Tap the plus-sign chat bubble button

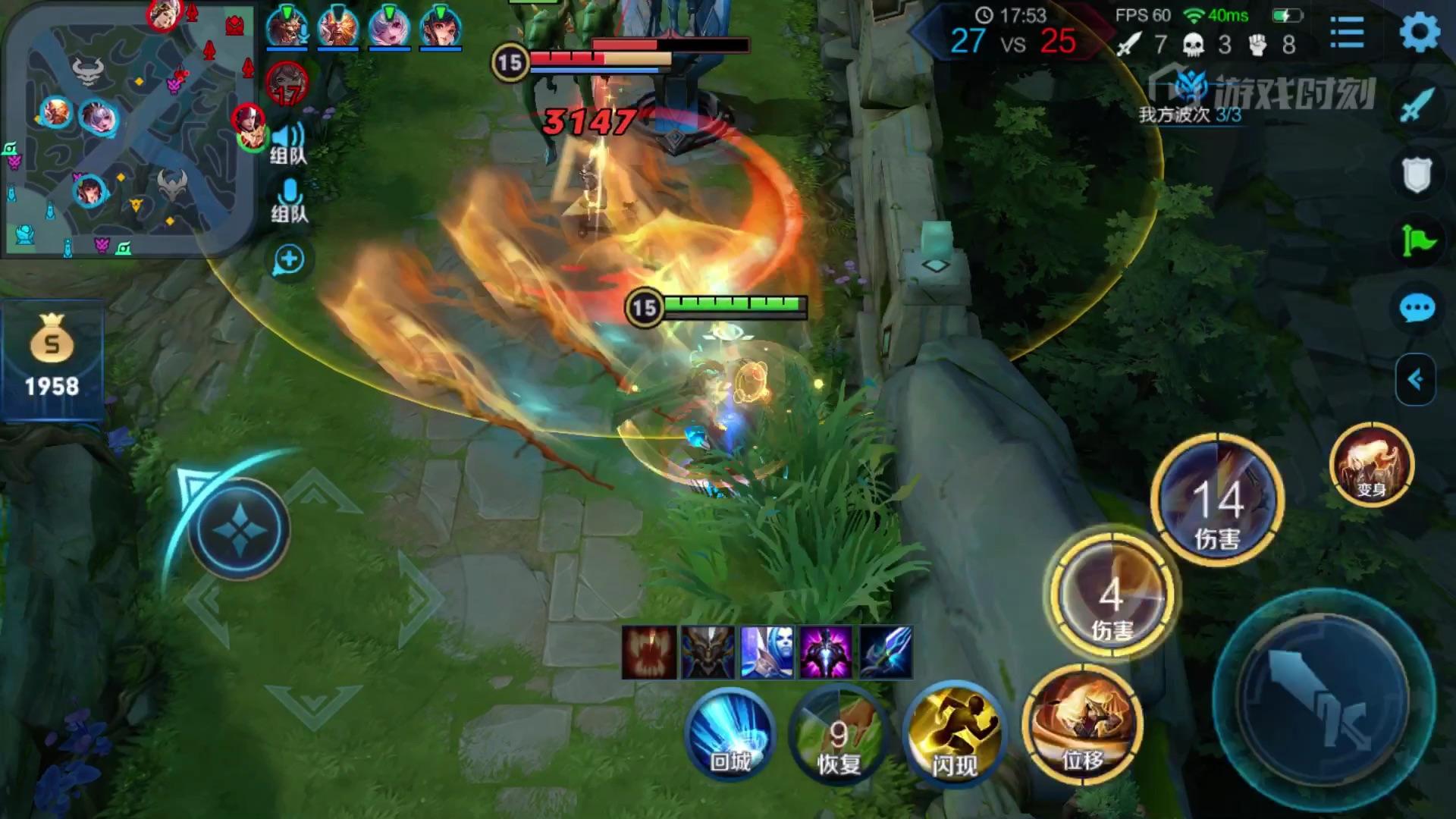point(289,260)
